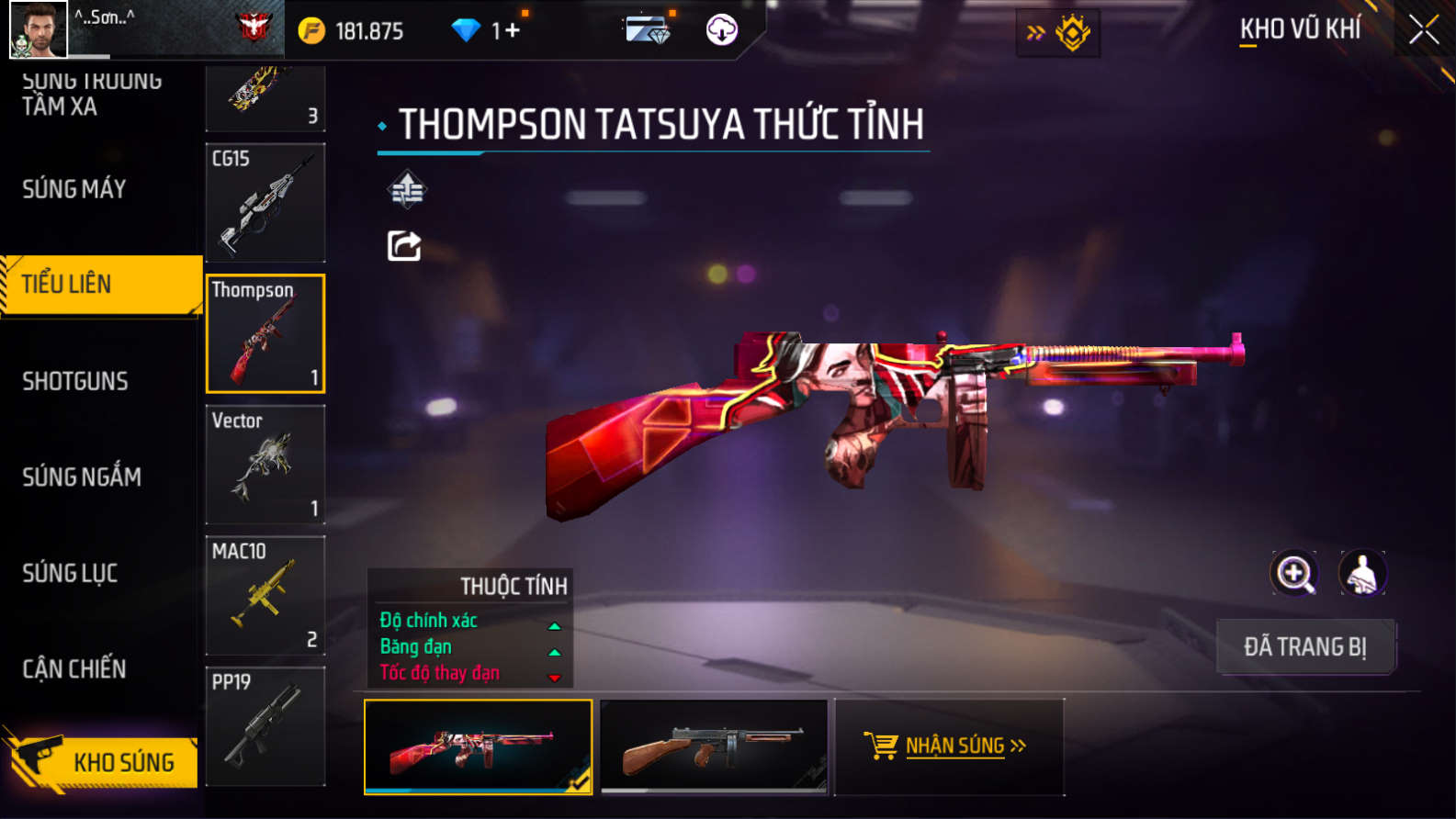Screen dimensions: 1456x819
Task: Choose the CG15 weapon tile
Action: (x=265, y=203)
